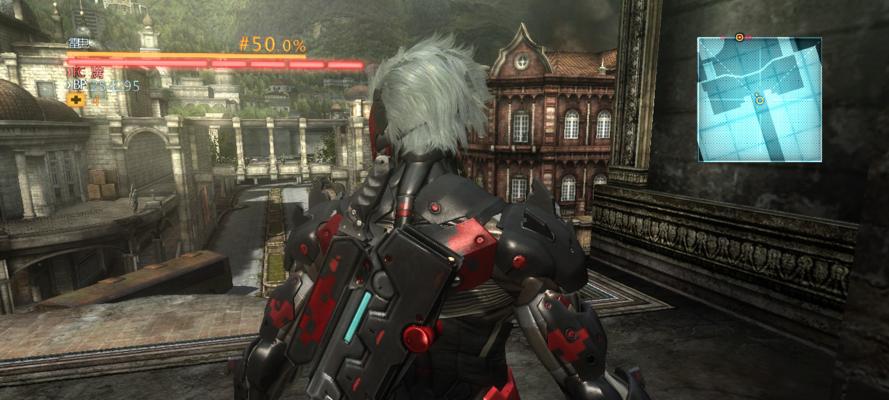Click the orange objective marker atop the minimap
This screenshot has height=400, width=889.
point(739,37)
